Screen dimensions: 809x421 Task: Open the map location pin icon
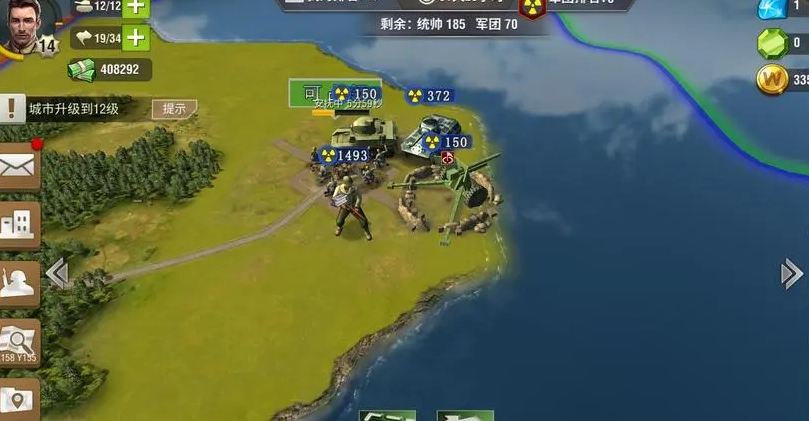coord(18,400)
